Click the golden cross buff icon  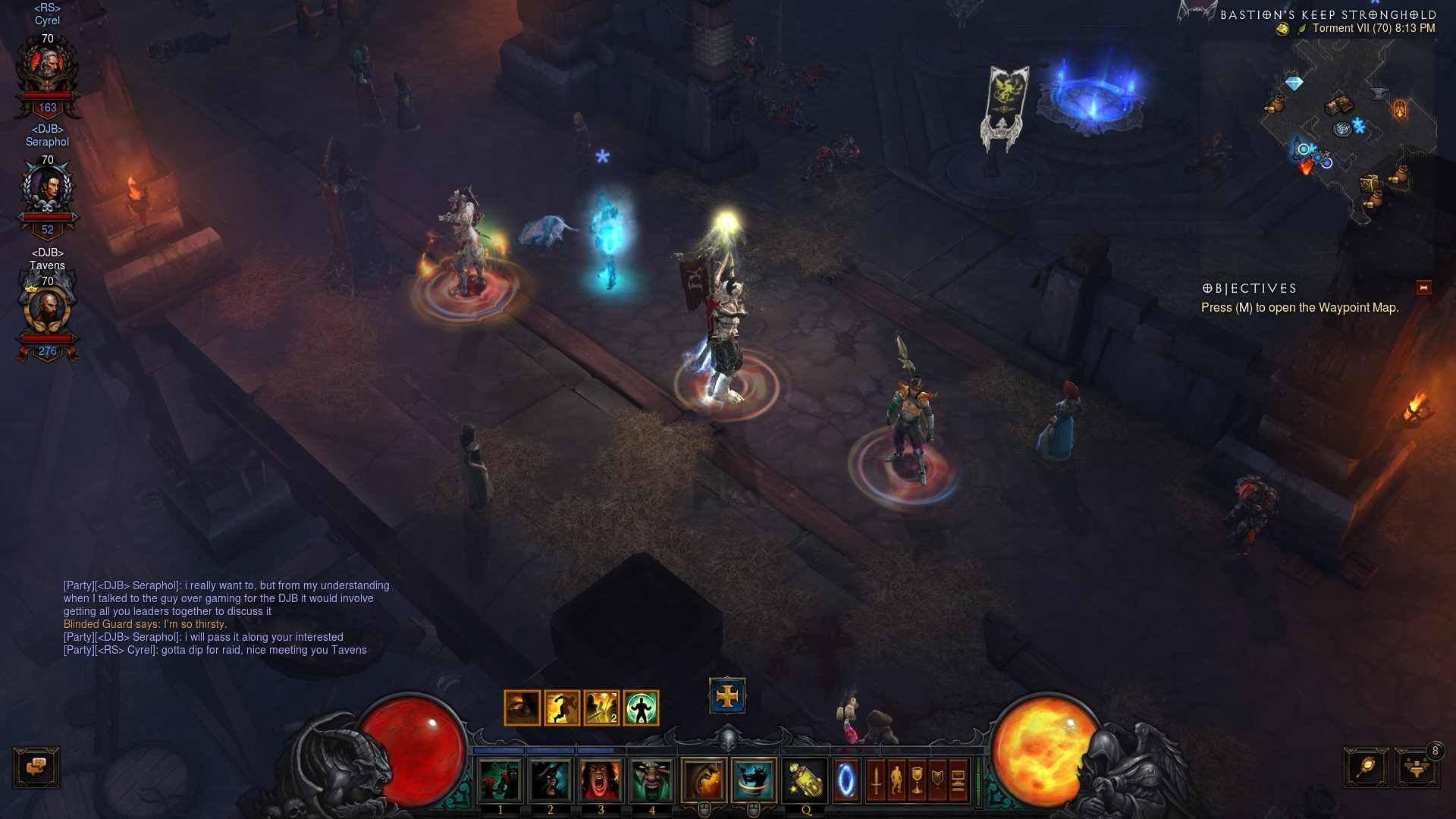727,696
